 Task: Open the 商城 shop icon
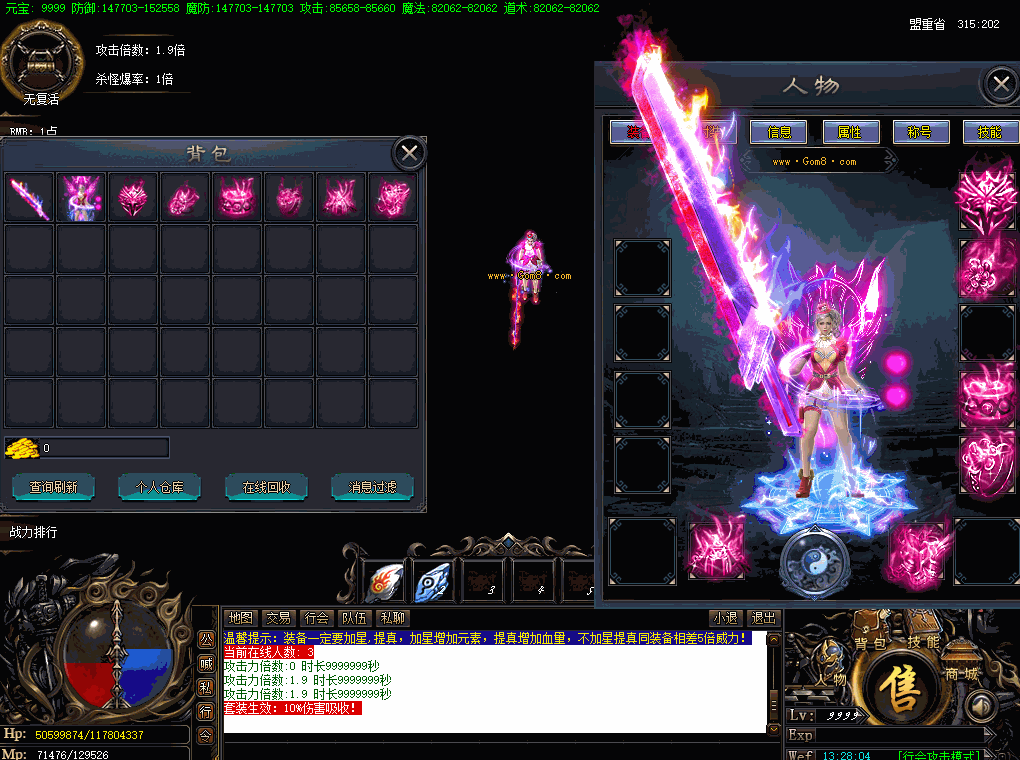[x=961, y=674]
